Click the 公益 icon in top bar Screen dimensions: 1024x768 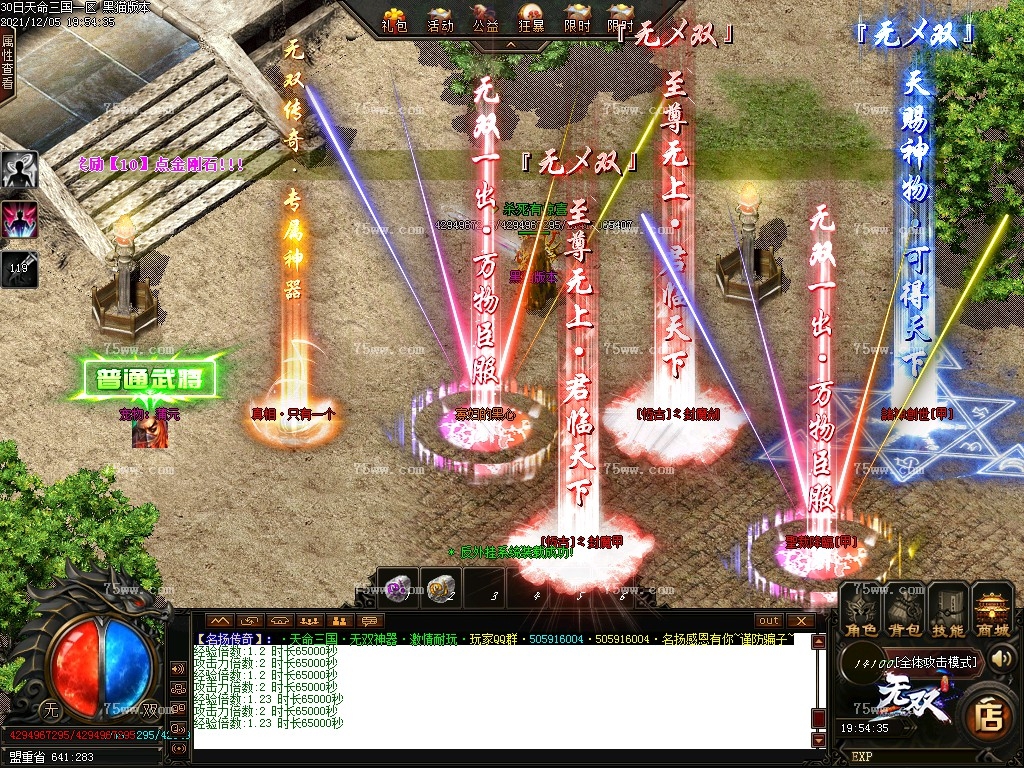486,18
